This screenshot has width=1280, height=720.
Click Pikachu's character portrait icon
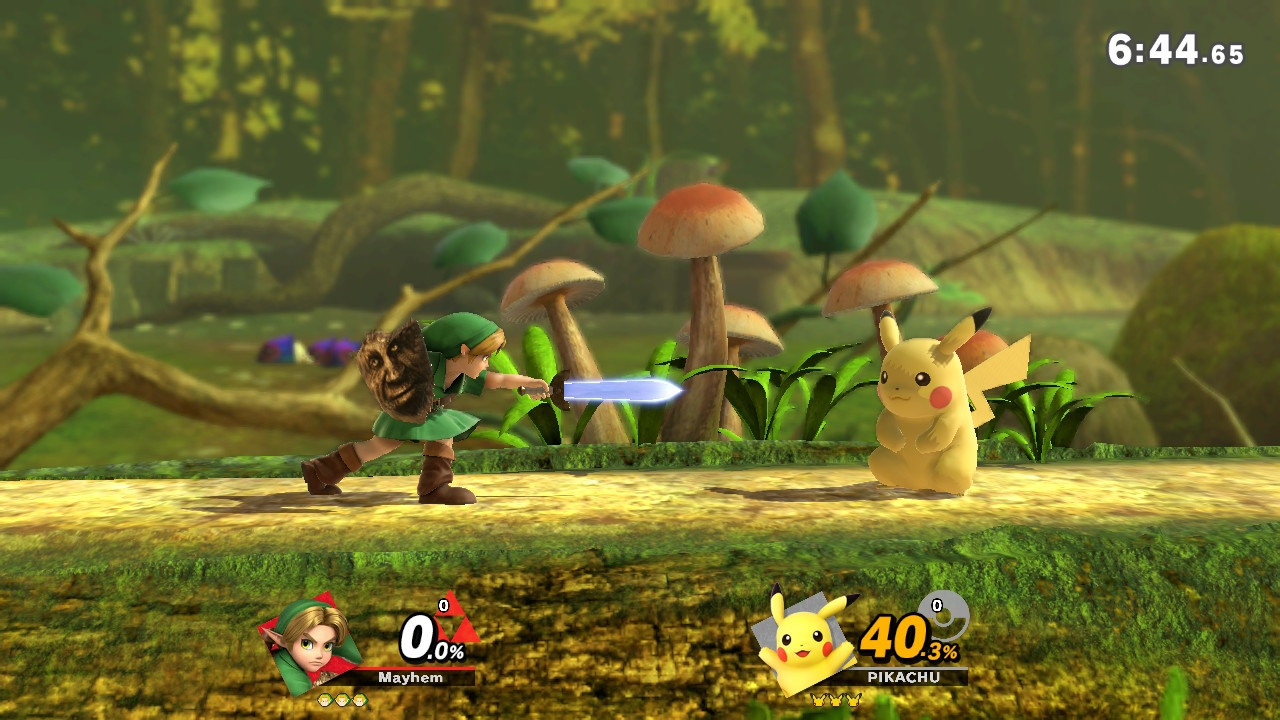pyautogui.click(x=805, y=639)
